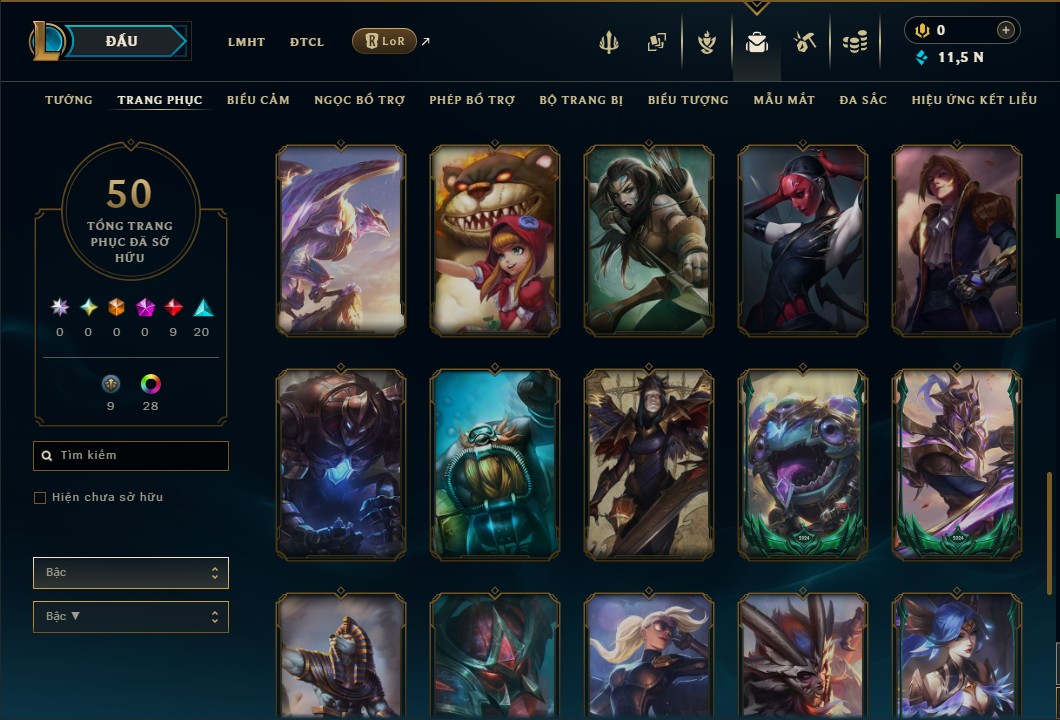Open the BIỂU CẢM emotes tab
Viewport: 1060px width, 720px height.
(258, 100)
